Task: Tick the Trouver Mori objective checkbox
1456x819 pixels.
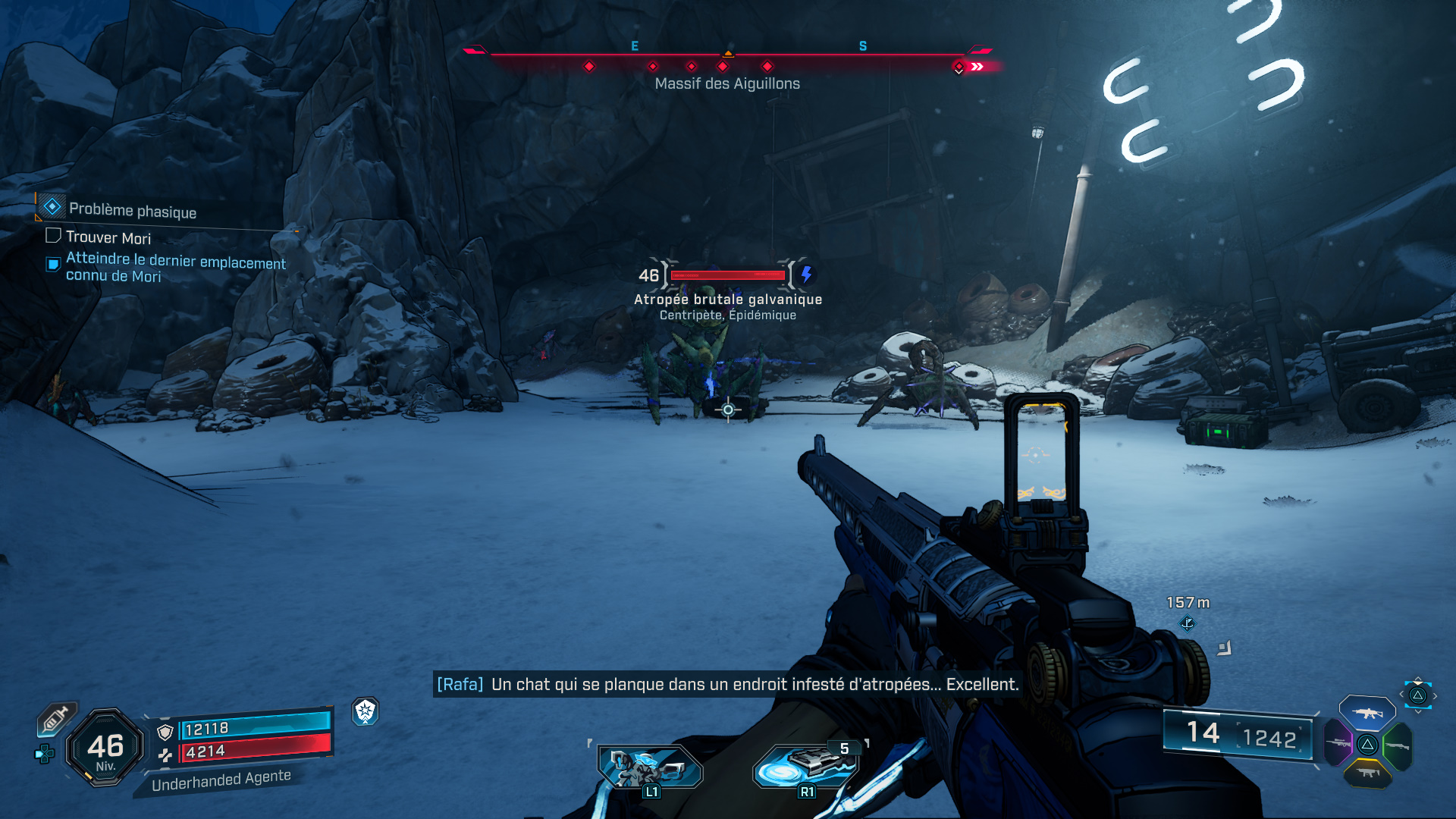Action: click(x=53, y=236)
